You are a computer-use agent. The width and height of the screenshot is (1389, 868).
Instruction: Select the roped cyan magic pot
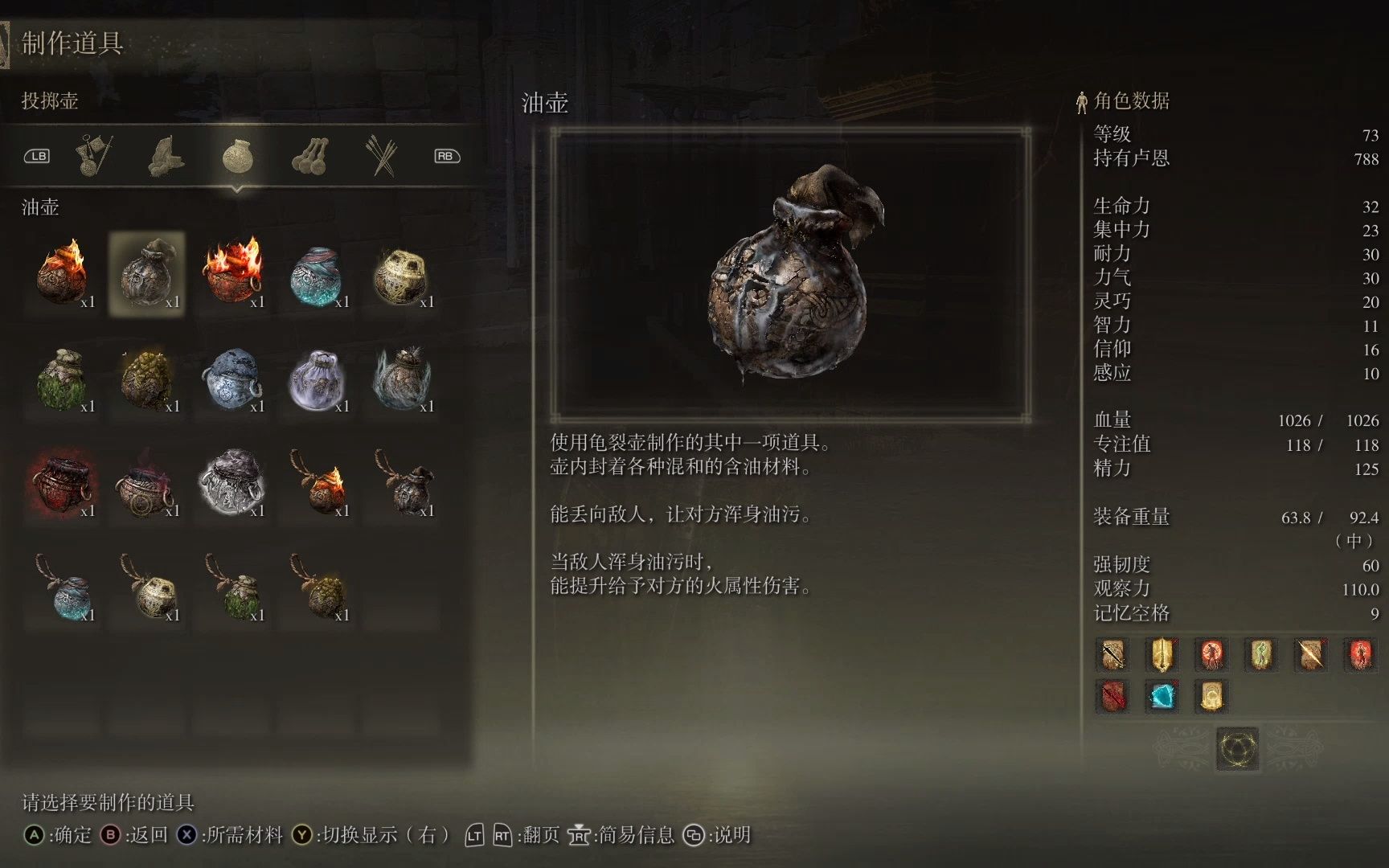click(x=63, y=588)
